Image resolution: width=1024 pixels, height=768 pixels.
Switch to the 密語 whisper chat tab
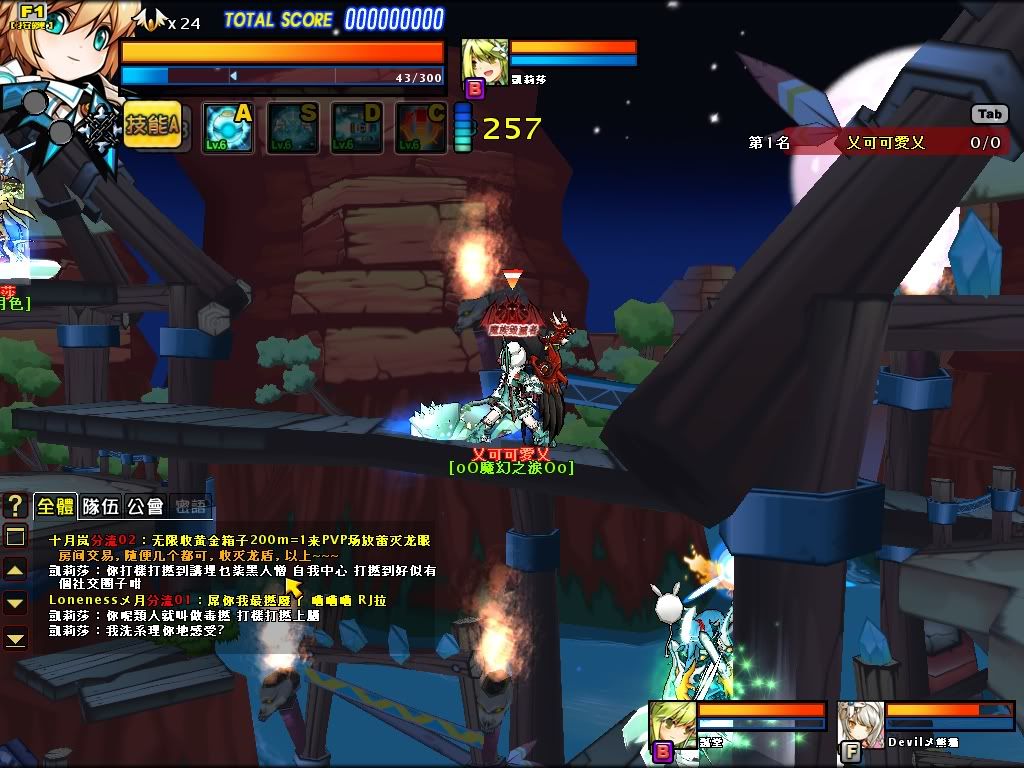[190, 506]
